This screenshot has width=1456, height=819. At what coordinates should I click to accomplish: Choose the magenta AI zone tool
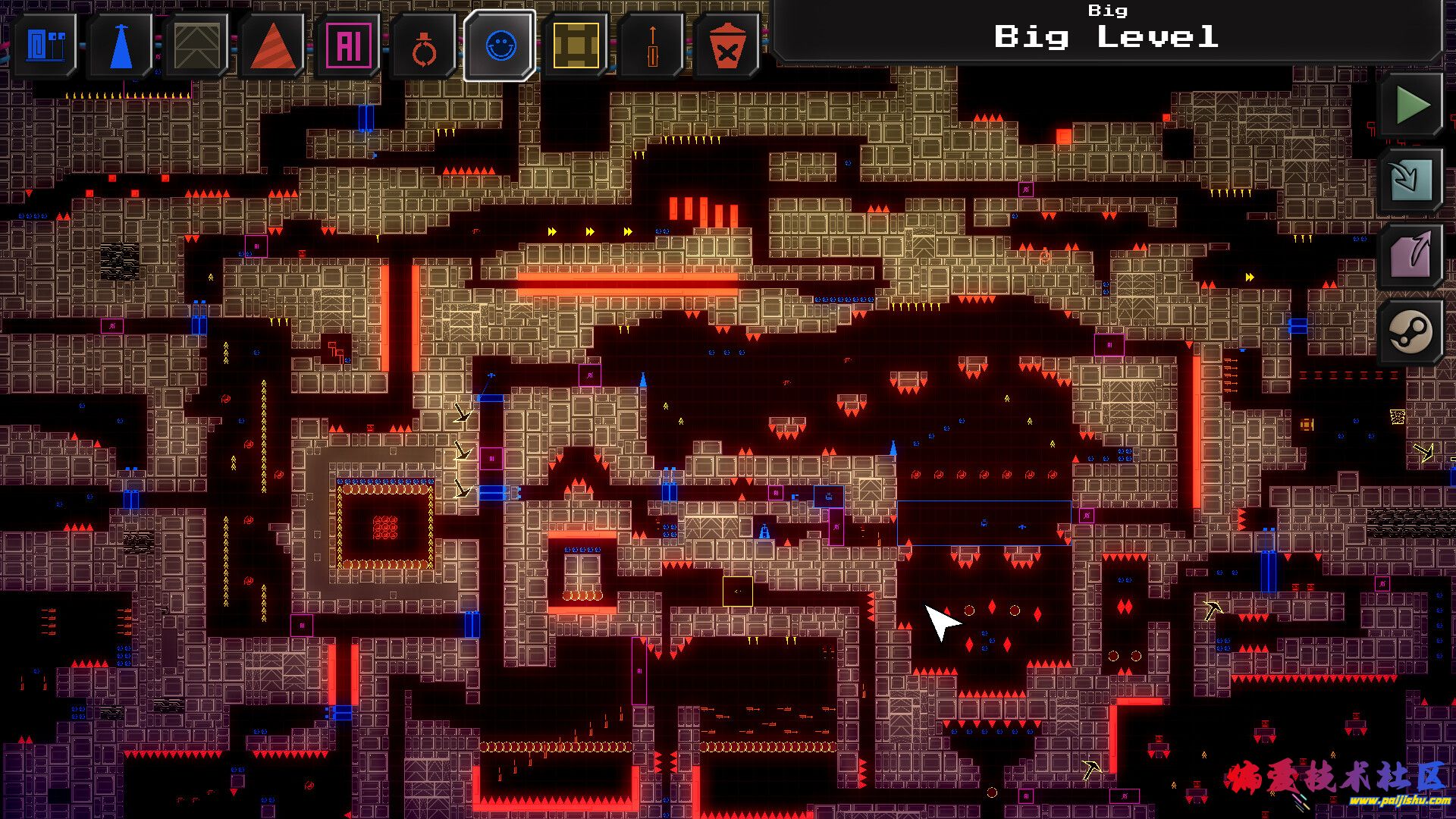tap(349, 45)
